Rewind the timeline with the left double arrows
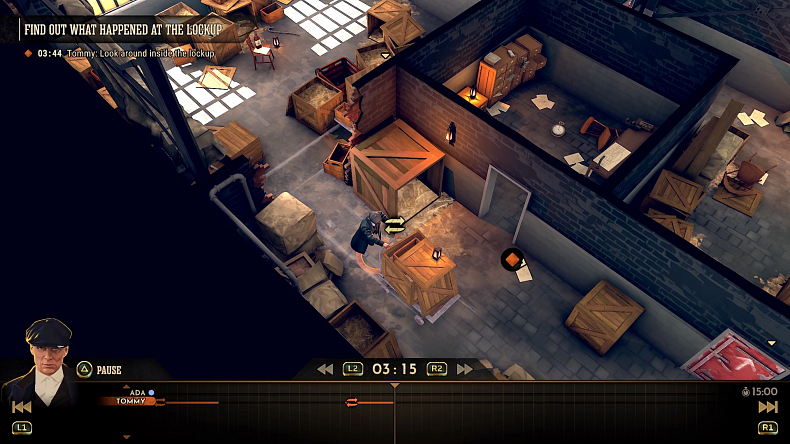The height and width of the screenshot is (444, 790). [x=325, y=369]
